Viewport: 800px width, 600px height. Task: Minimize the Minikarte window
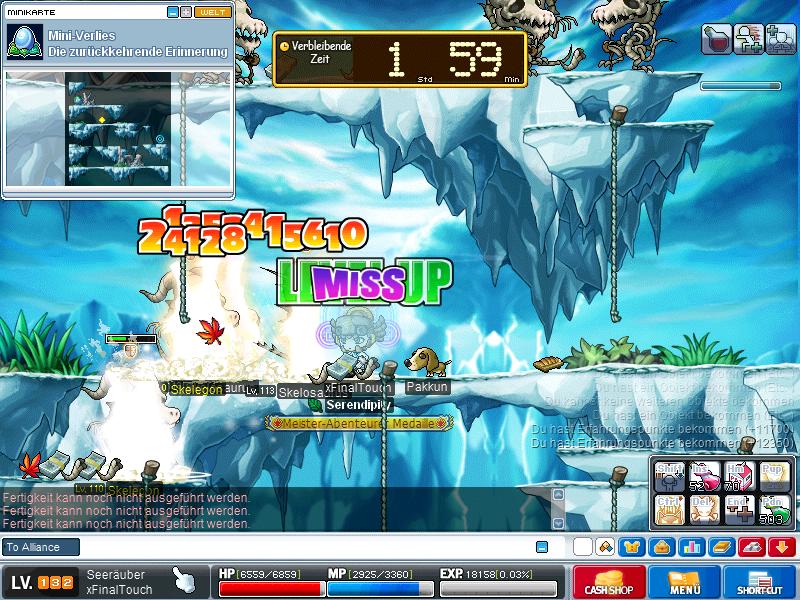pos(173,12)
